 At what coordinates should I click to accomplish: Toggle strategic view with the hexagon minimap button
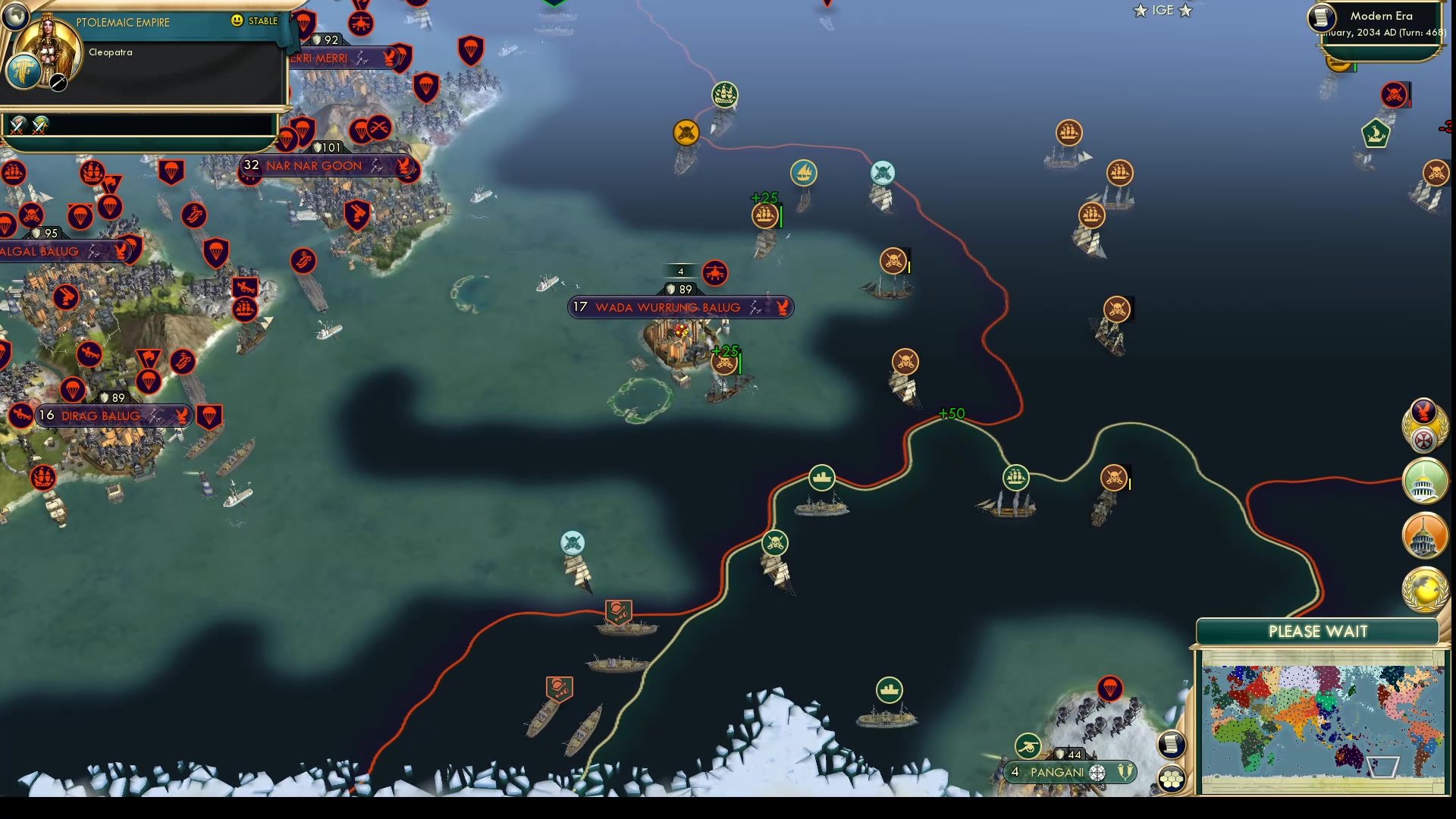click(1172, 777)
